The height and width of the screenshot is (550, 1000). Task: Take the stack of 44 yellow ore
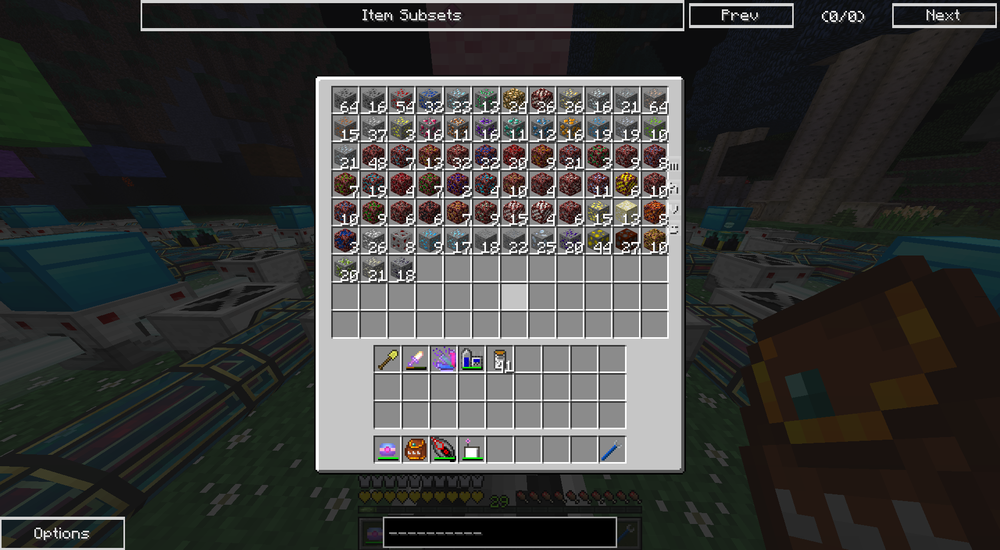tap(598, 240)
